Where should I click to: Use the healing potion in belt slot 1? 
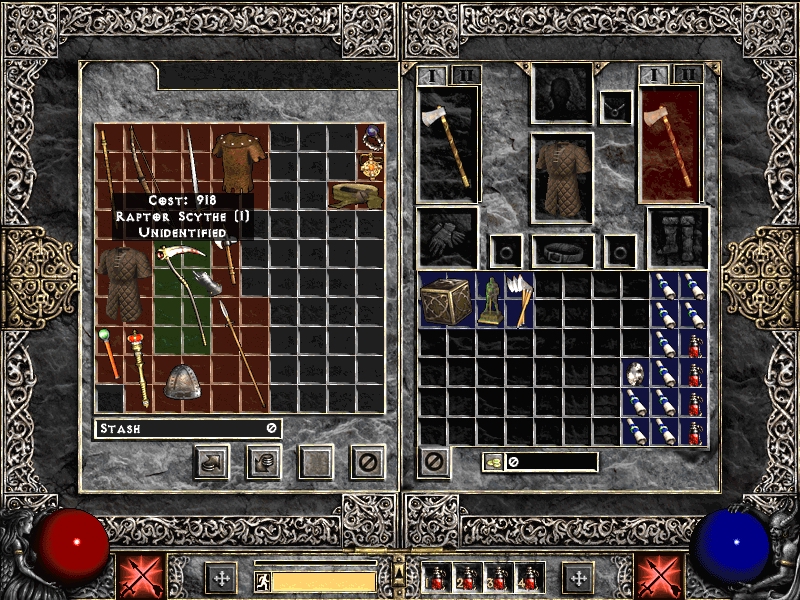[x=433, y=578]
